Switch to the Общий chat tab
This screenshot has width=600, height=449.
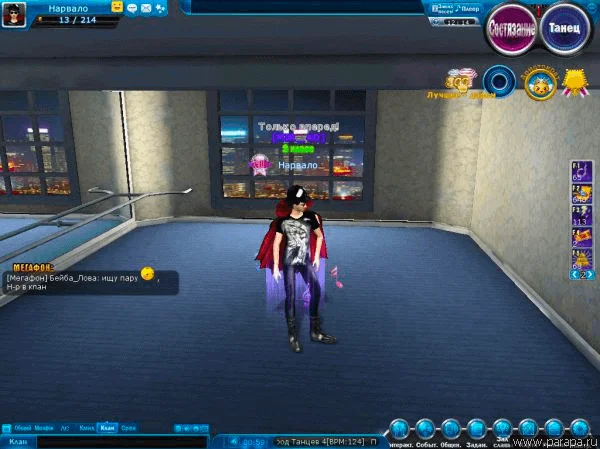pyautogui.click(x=22, y=428)
